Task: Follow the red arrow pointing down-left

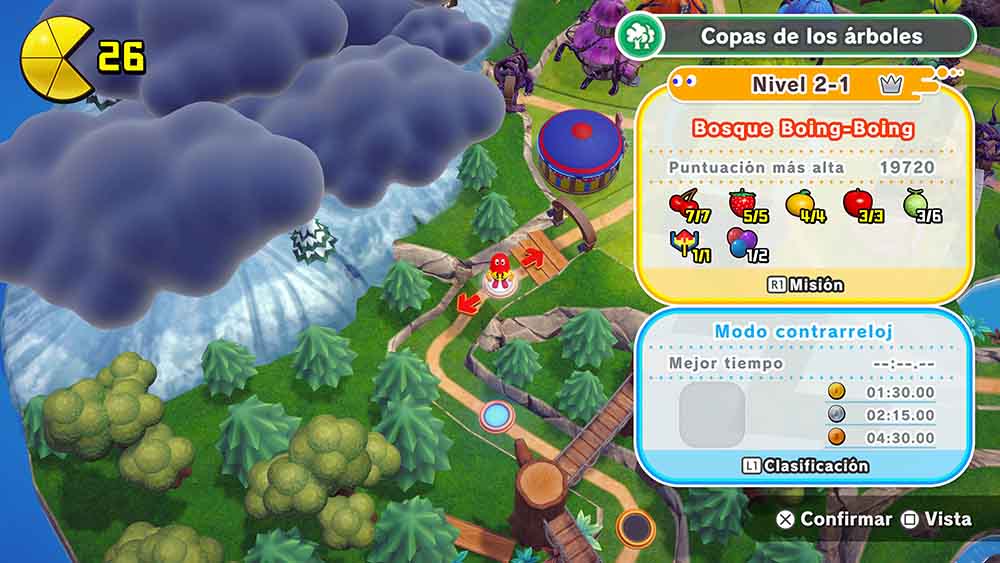Action: 466,300
